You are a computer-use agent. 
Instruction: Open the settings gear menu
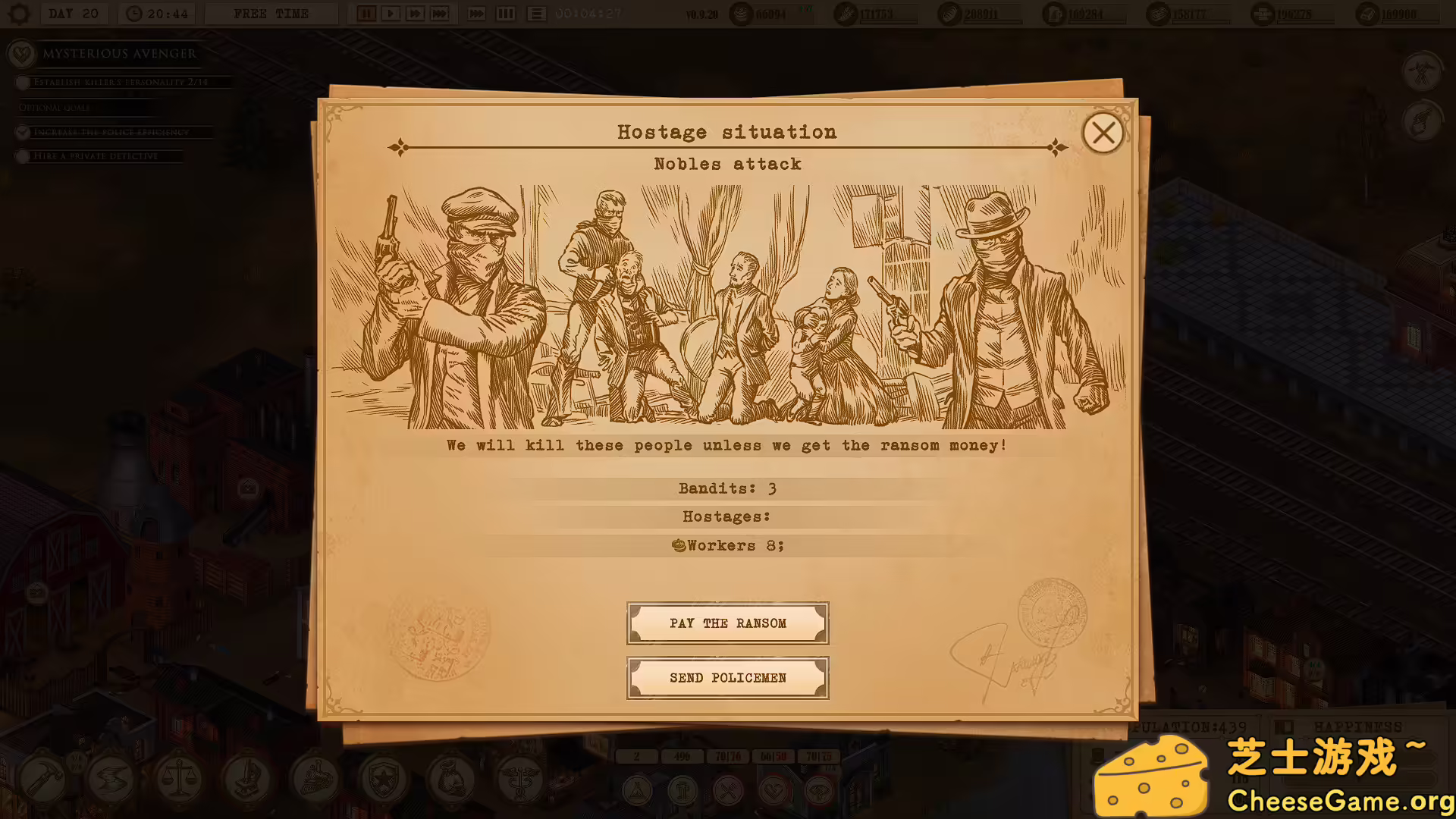coord(19,13)
